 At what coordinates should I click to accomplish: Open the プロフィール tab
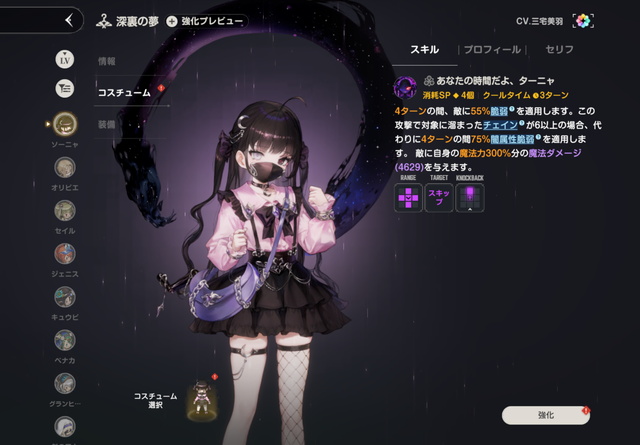pos(493,48)
